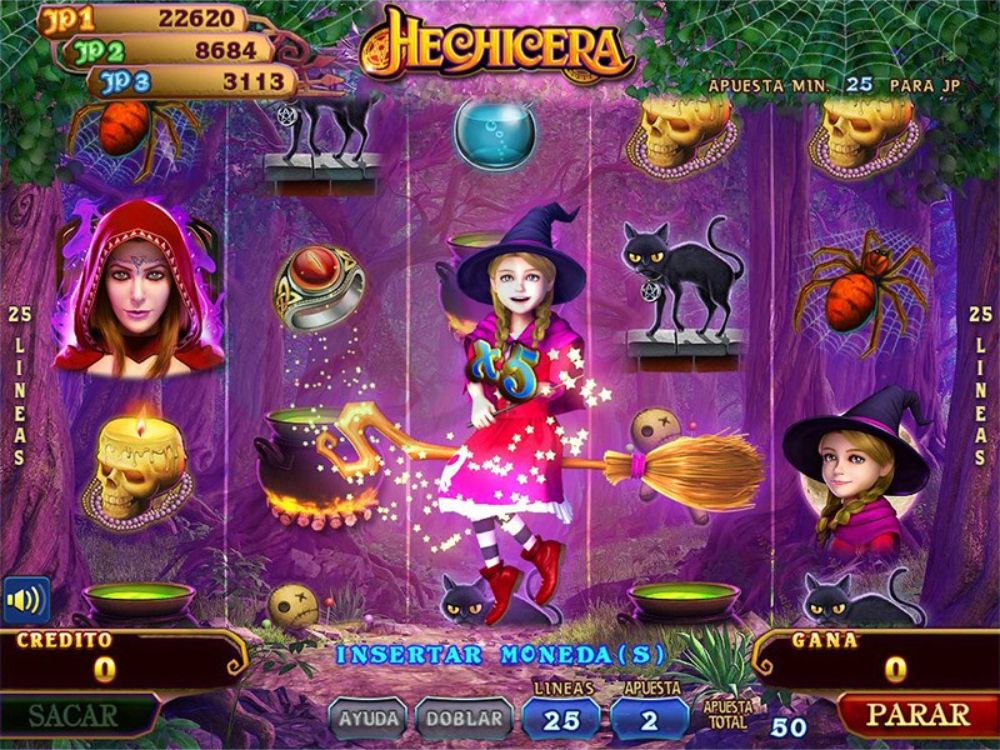Adjust the APUESTA bet amount
Image resolution: width=1000 pixels, height=750 pixels.
point(650,719)
